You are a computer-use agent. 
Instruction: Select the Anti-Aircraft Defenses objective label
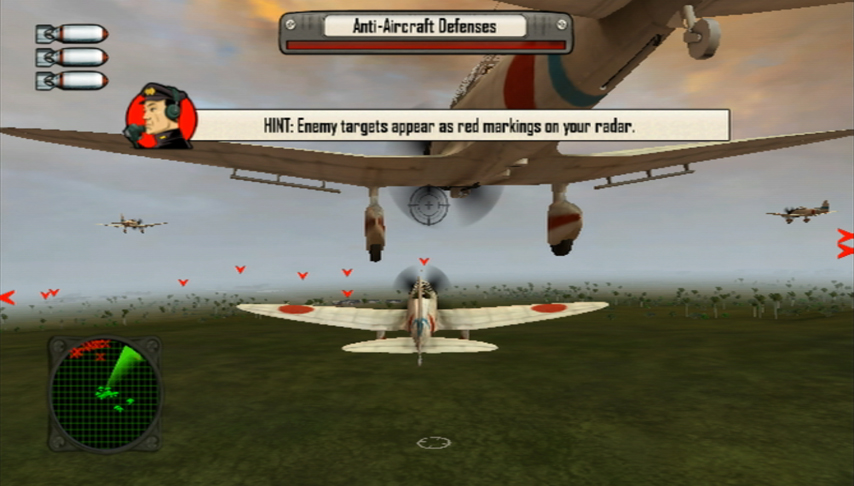click(425, 26)
